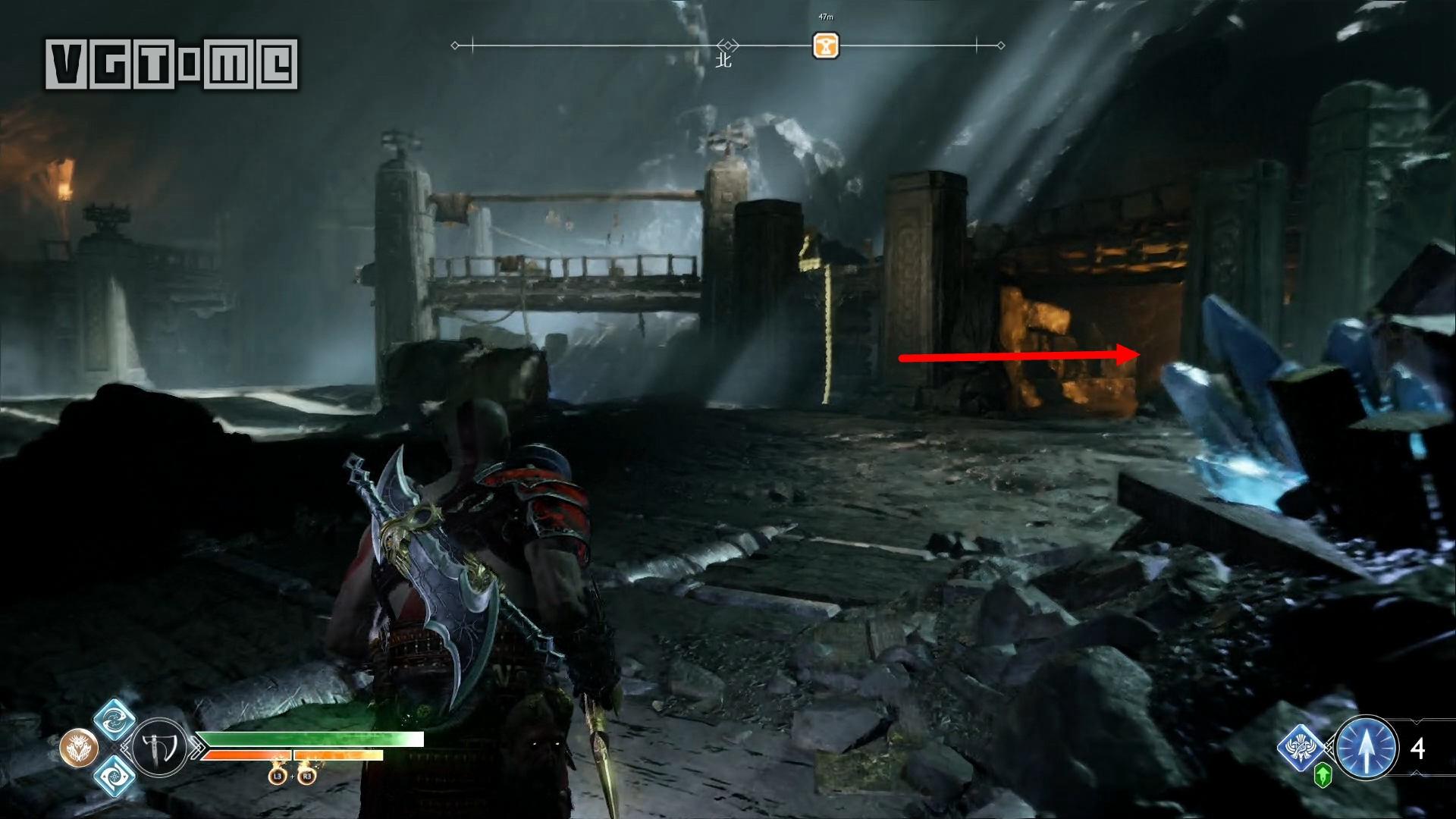Select the light arrow icon

pyautogui.click(x=1367, y=748)
